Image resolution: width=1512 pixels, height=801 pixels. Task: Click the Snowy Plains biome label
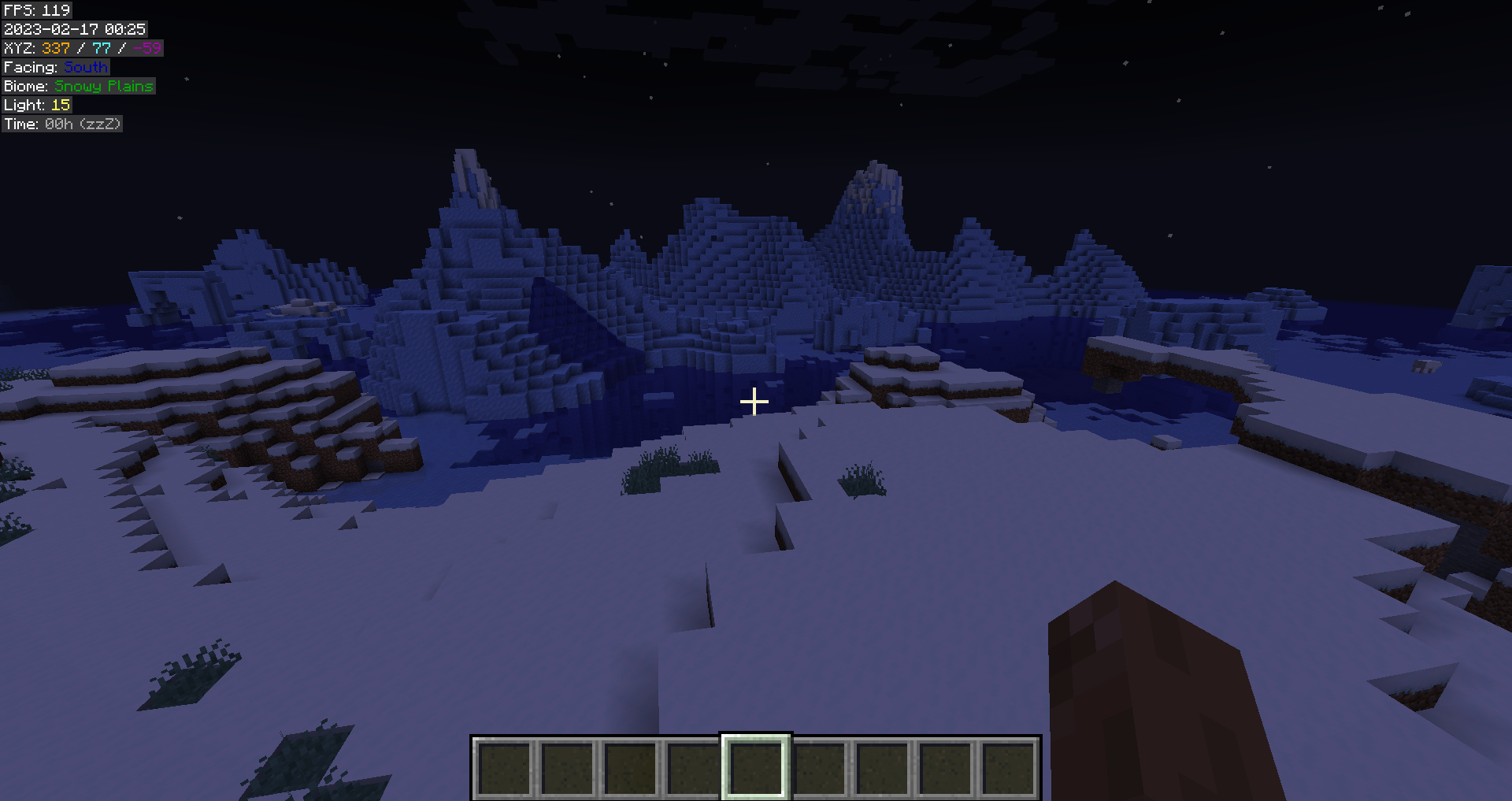(x=77, y=86)
